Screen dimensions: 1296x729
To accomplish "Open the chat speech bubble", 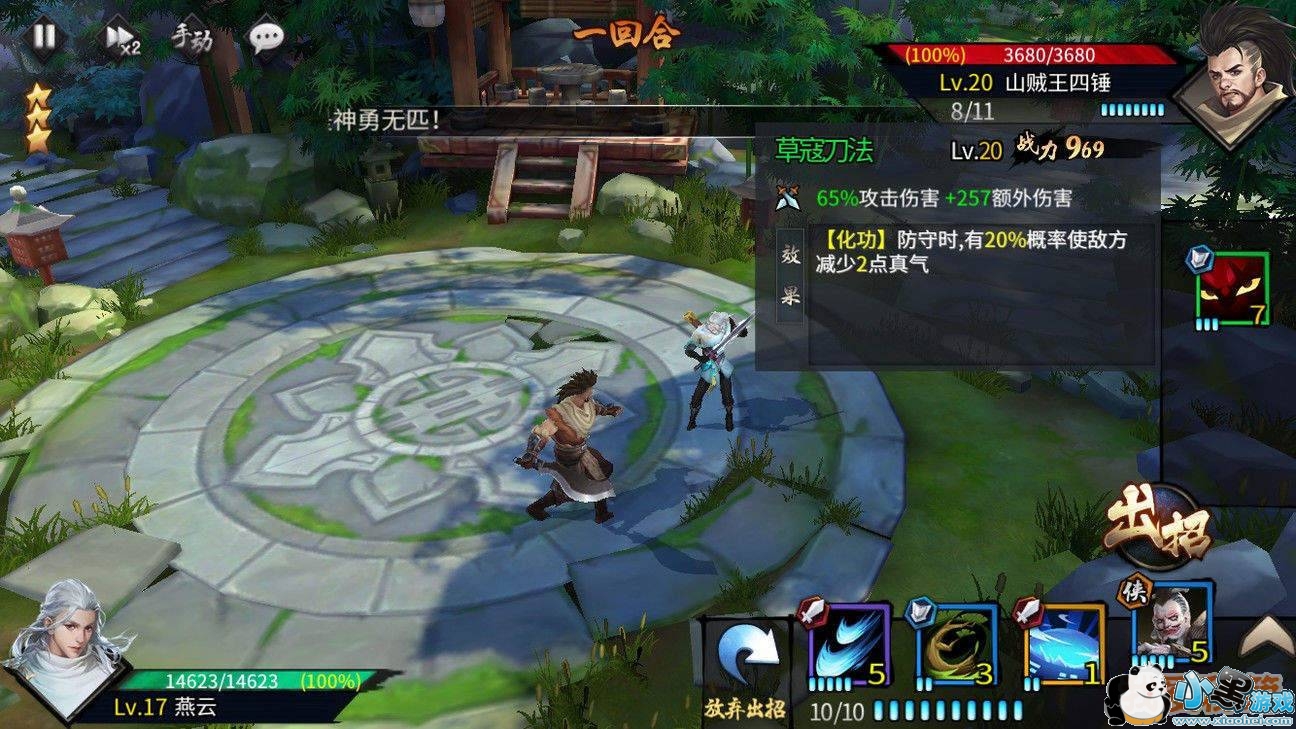I will pyautogui.click(x=266, y=39).
